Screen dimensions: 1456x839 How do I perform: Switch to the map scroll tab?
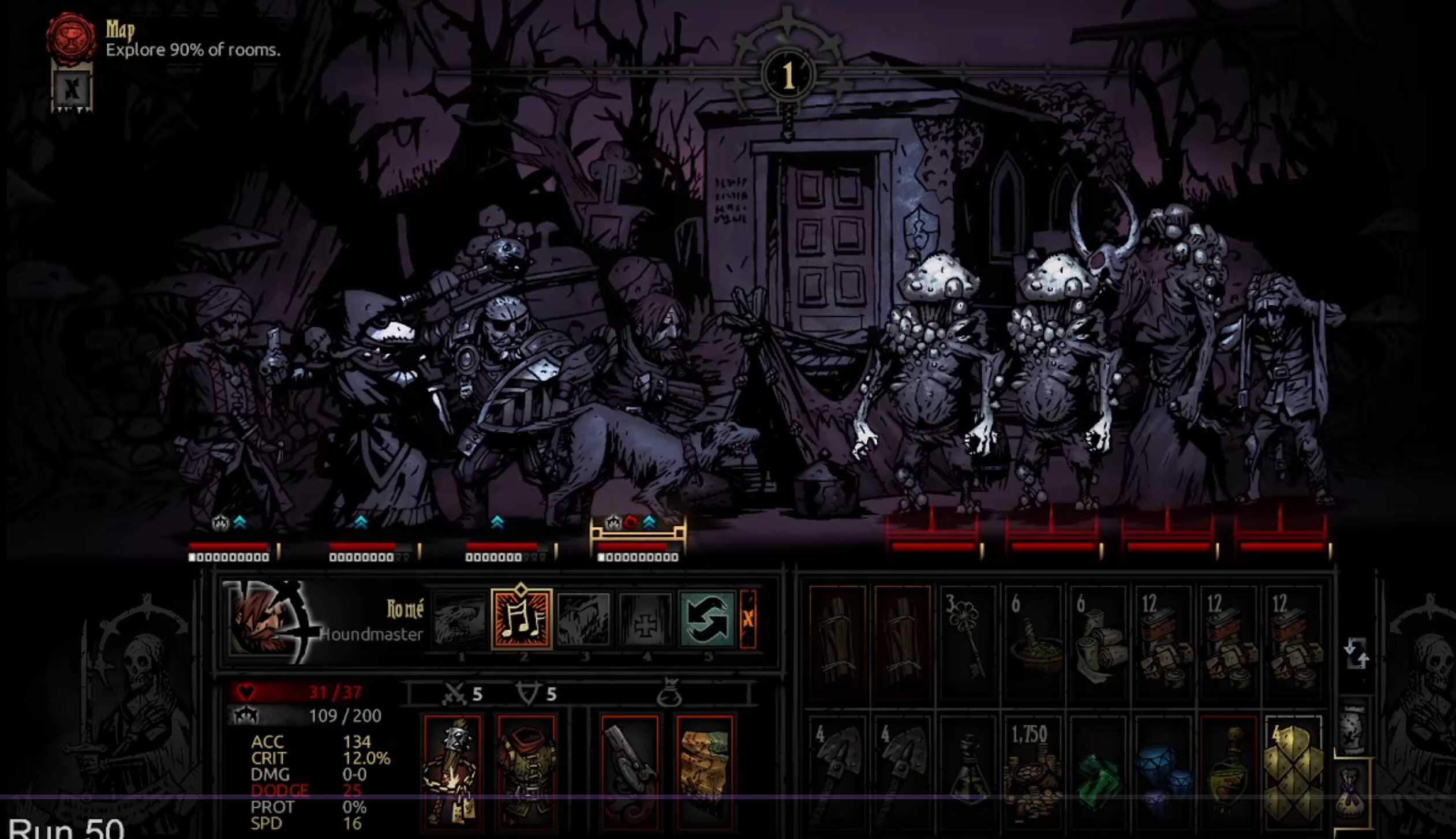point(1352,730)
